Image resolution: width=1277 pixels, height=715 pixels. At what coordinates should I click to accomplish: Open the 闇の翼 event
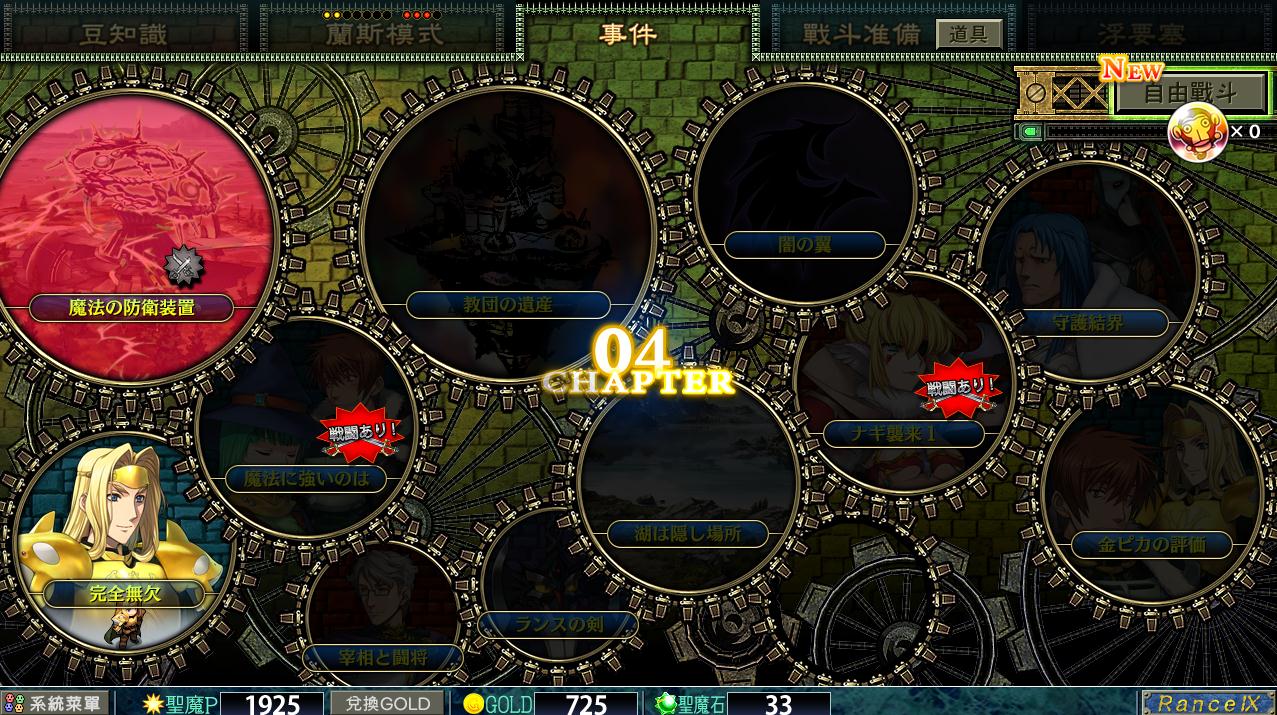coord(804,244)
